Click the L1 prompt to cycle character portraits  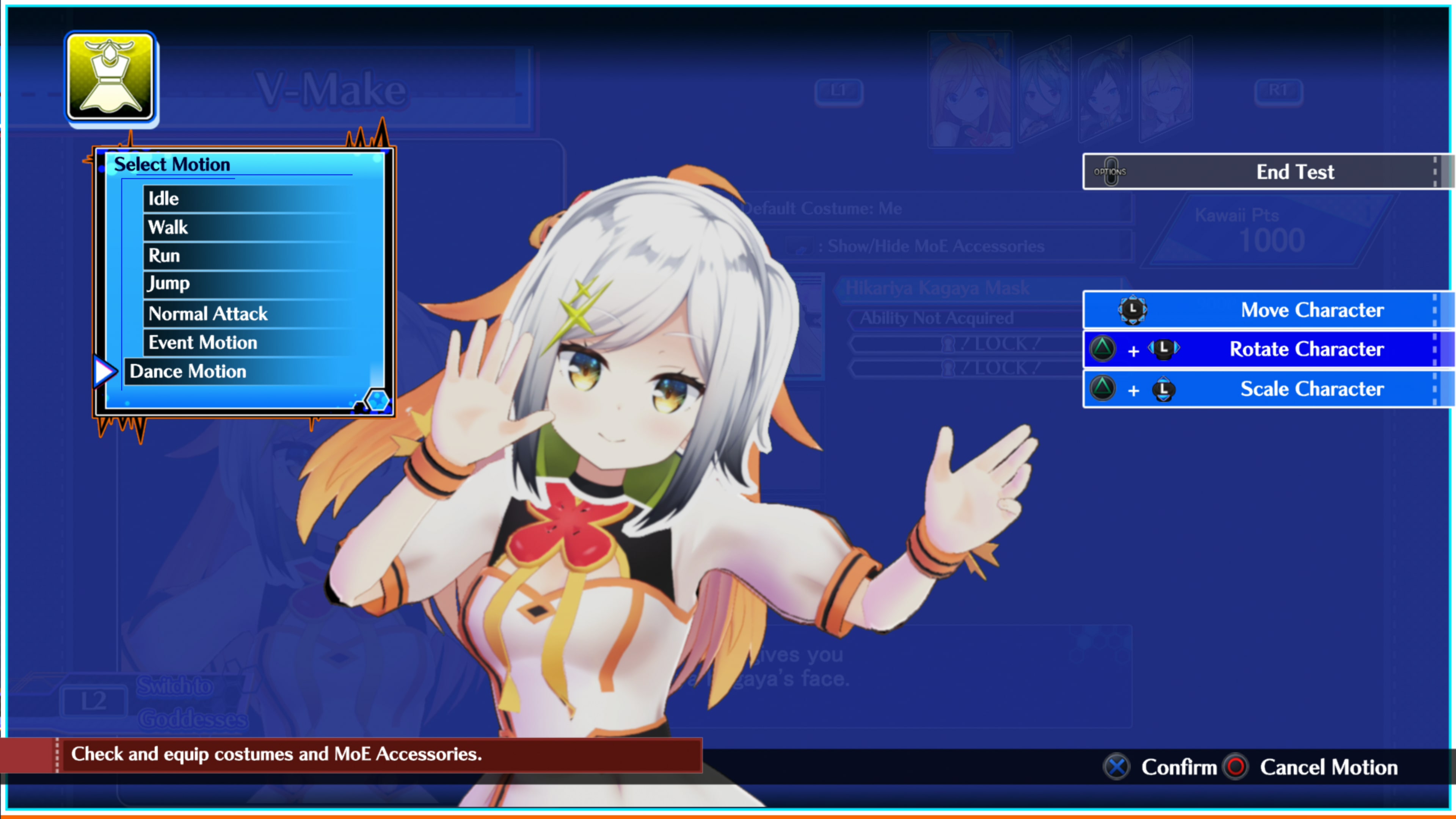[839, 91]
